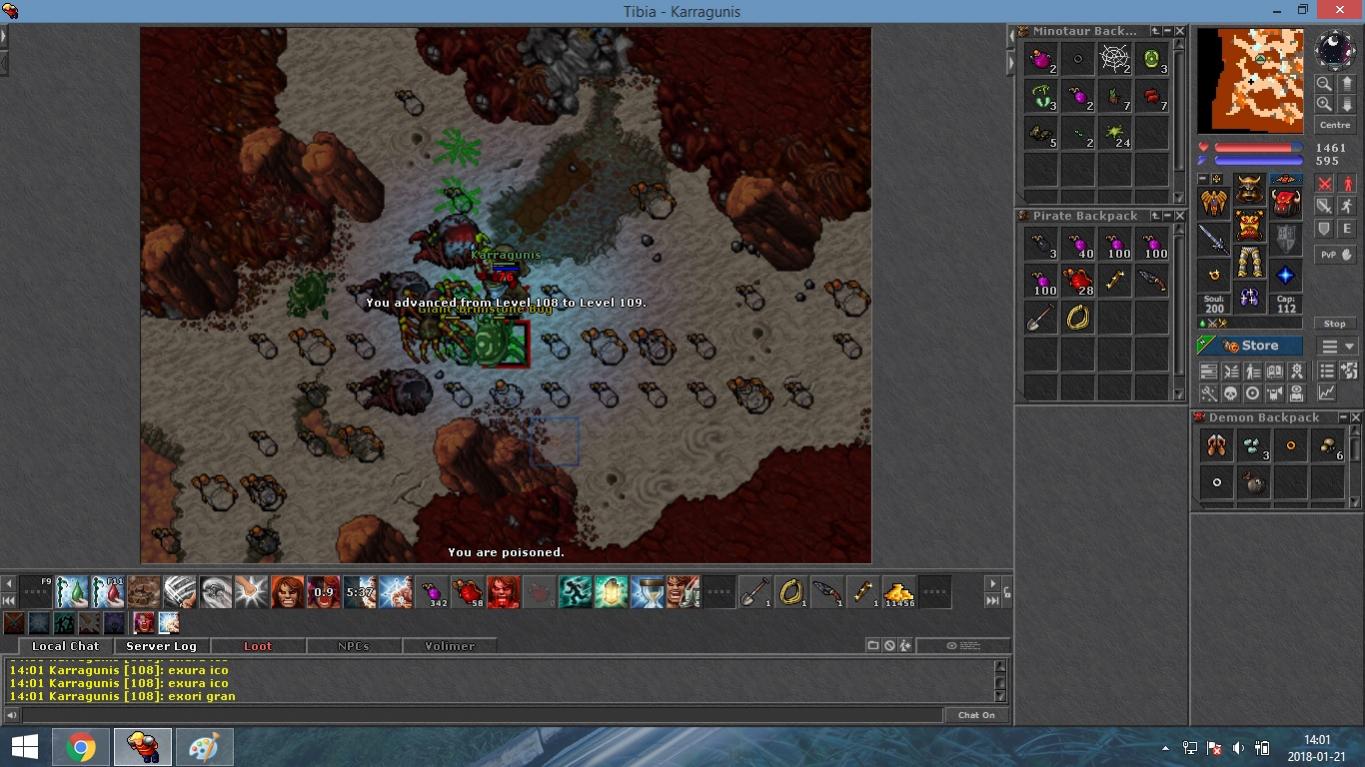Select the shovel in the Pirate Backpack
This screenshot has height=767, width=1365.
(x=1040, y=318)
